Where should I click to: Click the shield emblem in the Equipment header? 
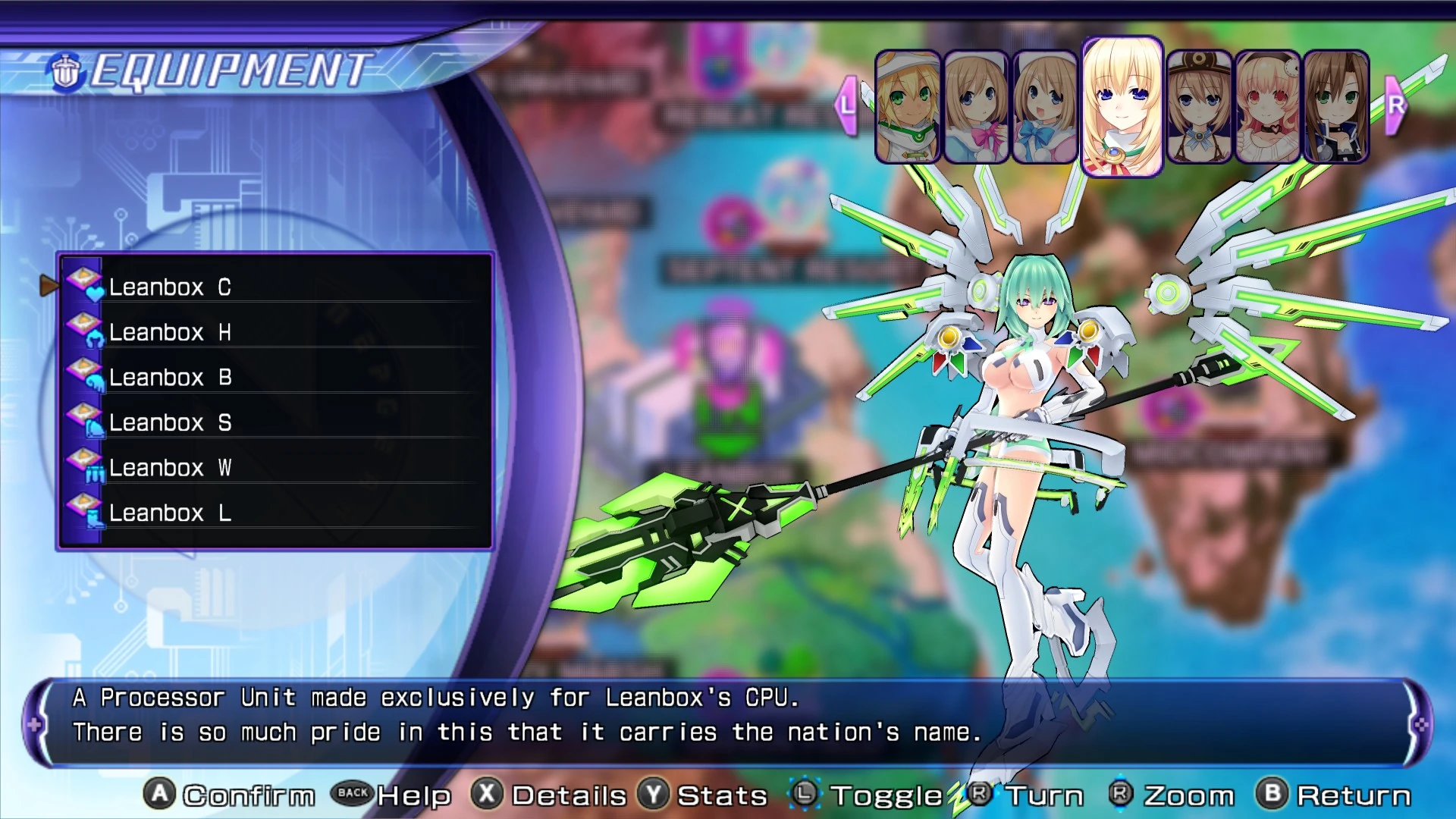64,68
